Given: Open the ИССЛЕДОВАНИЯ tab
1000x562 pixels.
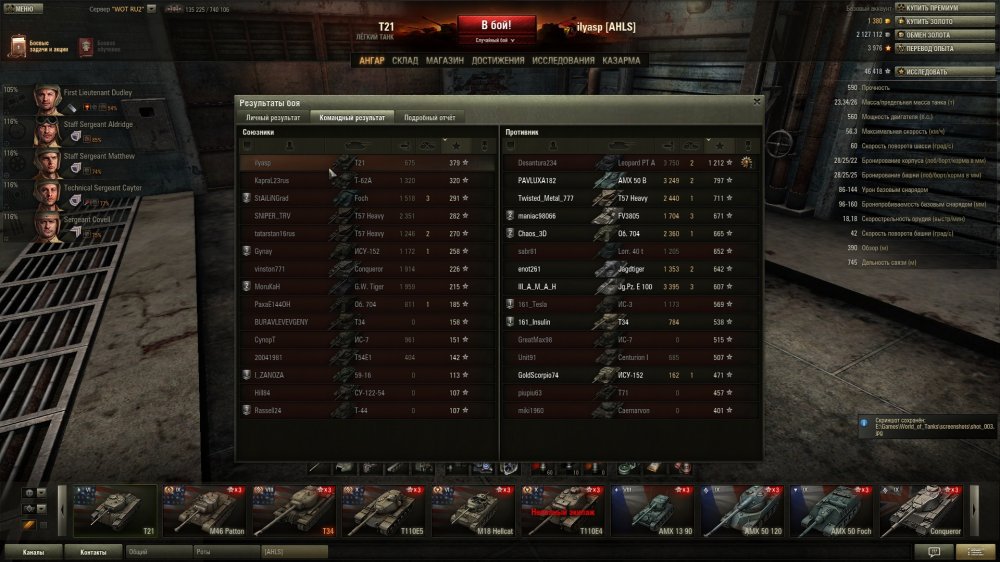Looking at the screenshot, I should coord(563,61).
